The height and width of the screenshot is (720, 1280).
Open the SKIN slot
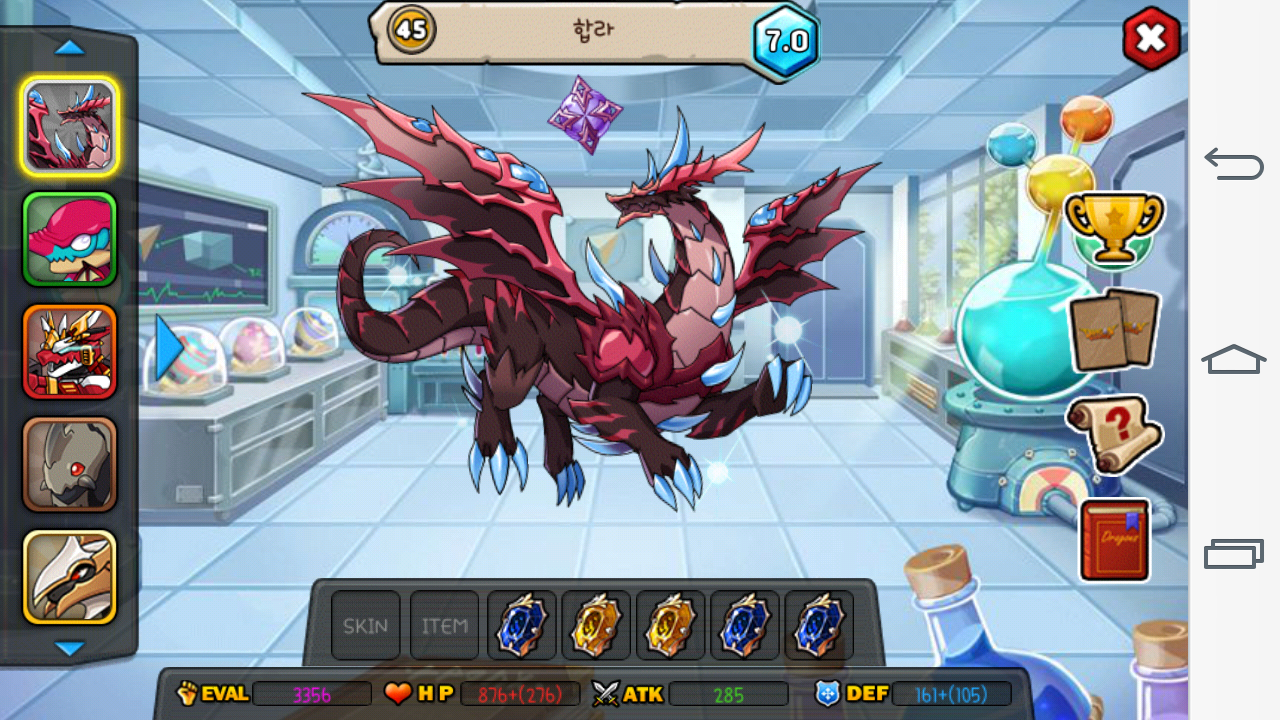click(365, 626)
